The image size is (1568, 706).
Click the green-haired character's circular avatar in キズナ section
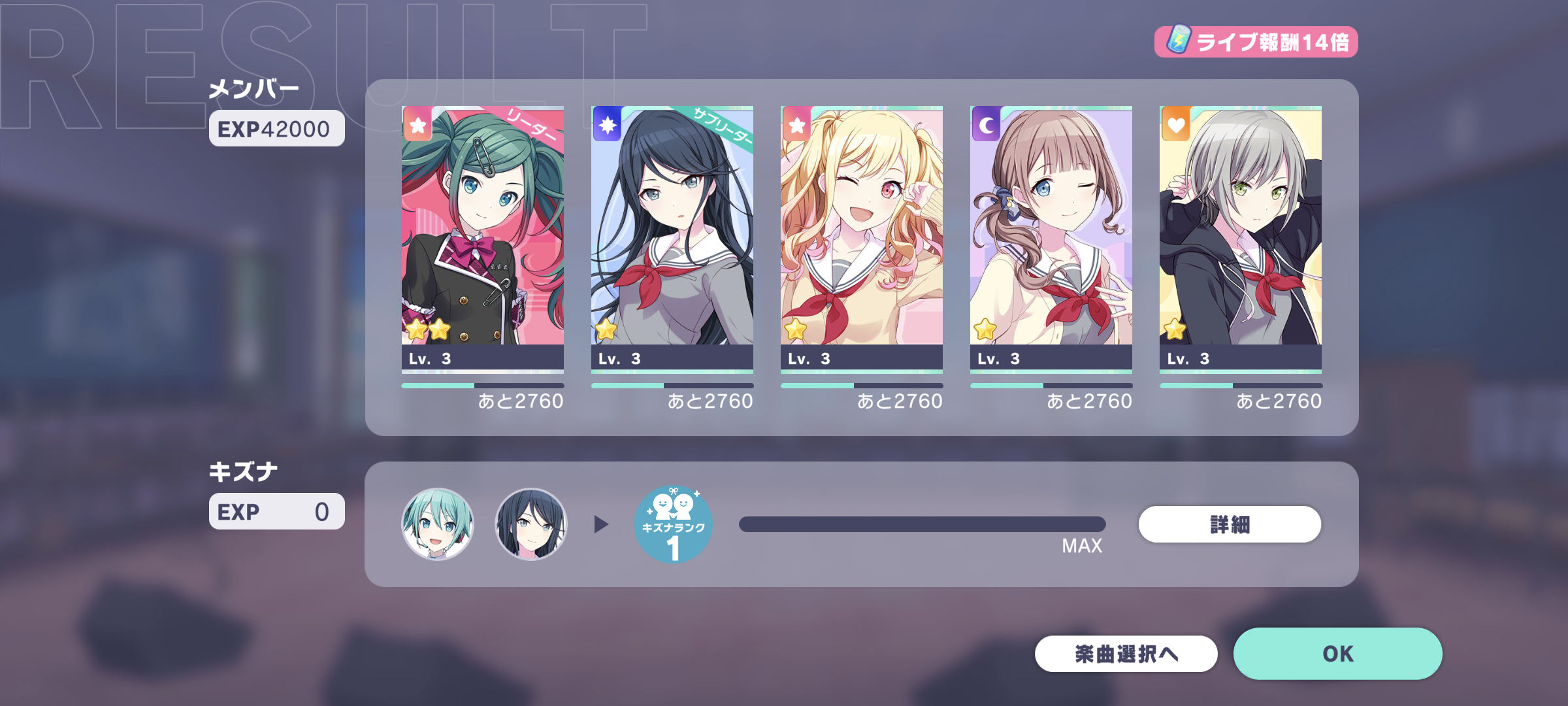click(438, 524)
